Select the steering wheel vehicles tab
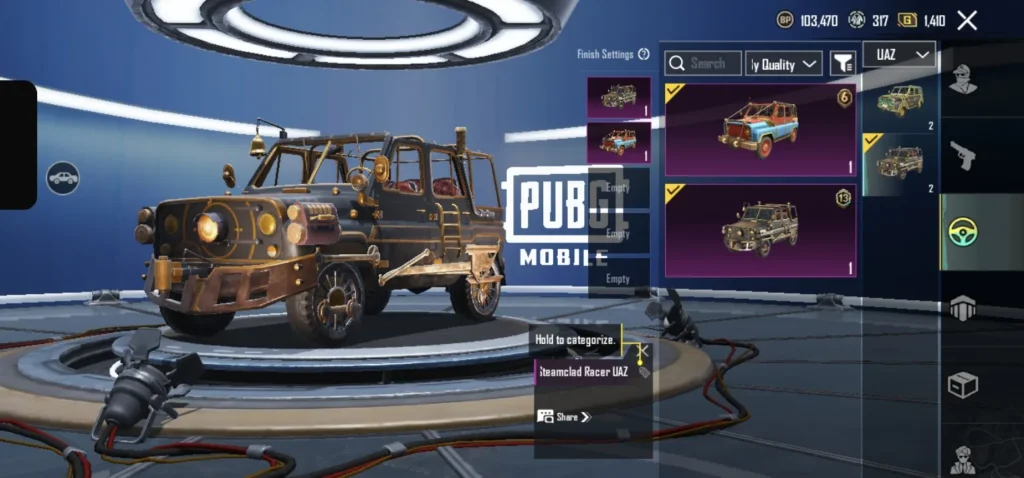Screen dimensions: 1024x478 963,232
